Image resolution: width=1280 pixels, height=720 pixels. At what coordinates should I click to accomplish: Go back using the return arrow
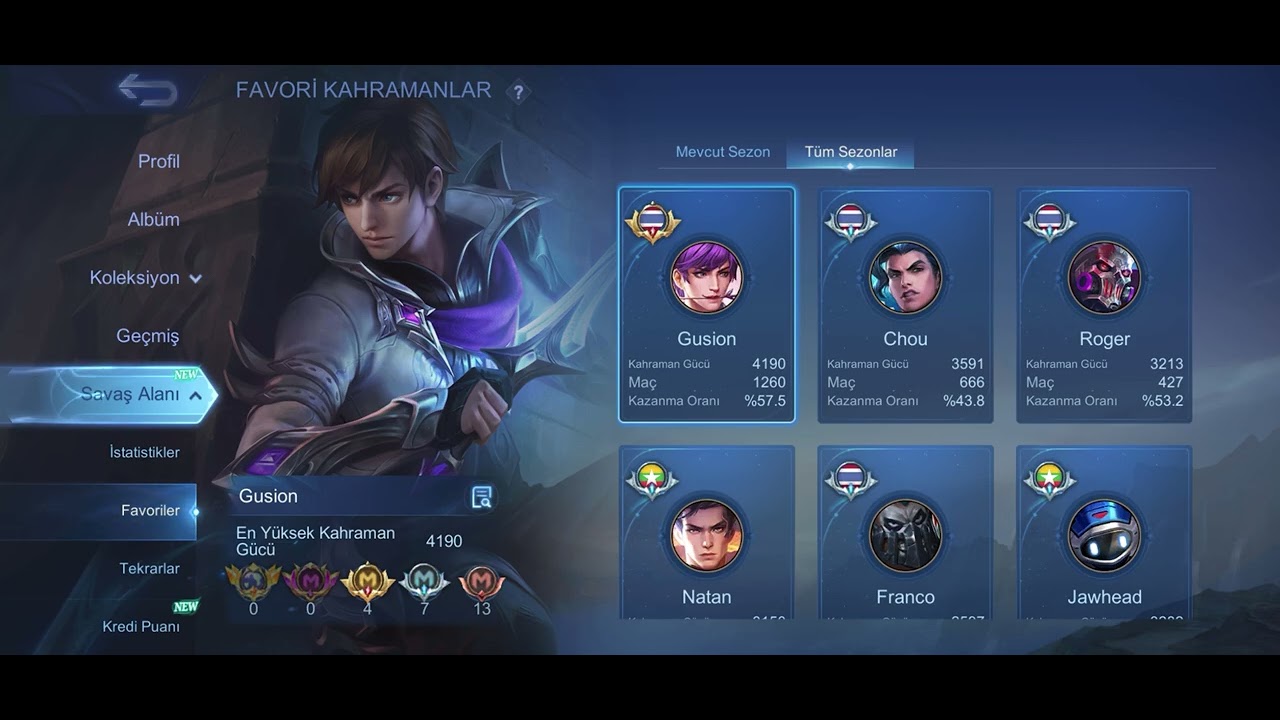click(x=148, y=91)
